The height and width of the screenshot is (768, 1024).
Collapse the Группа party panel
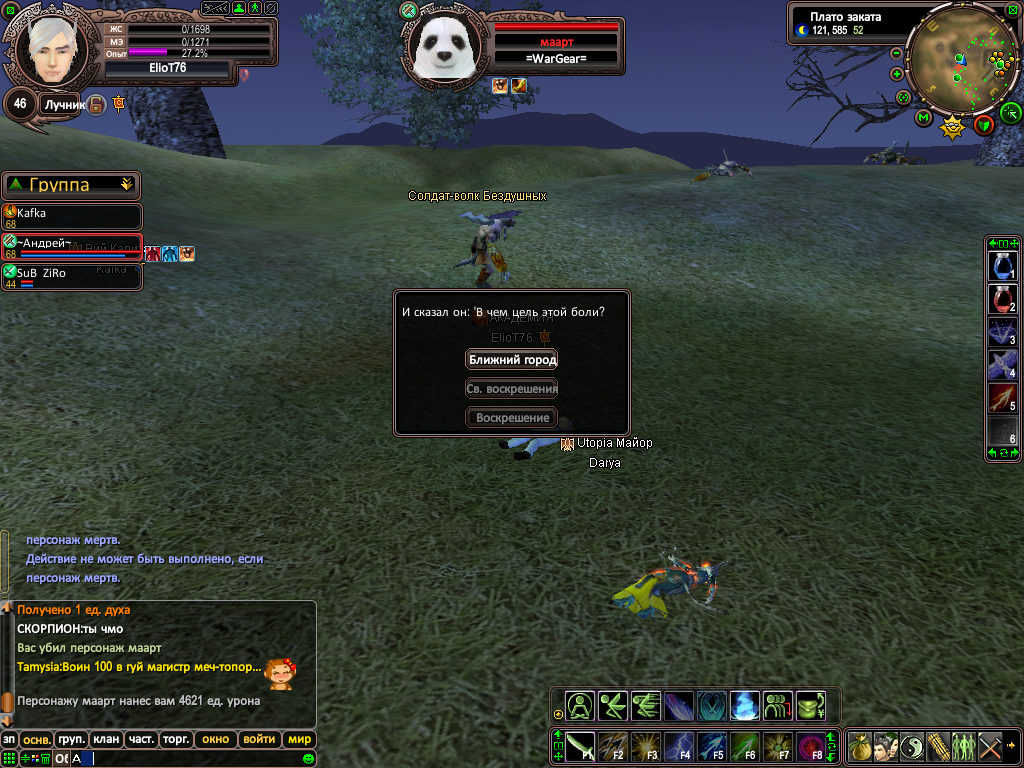(x=126, y=184)
